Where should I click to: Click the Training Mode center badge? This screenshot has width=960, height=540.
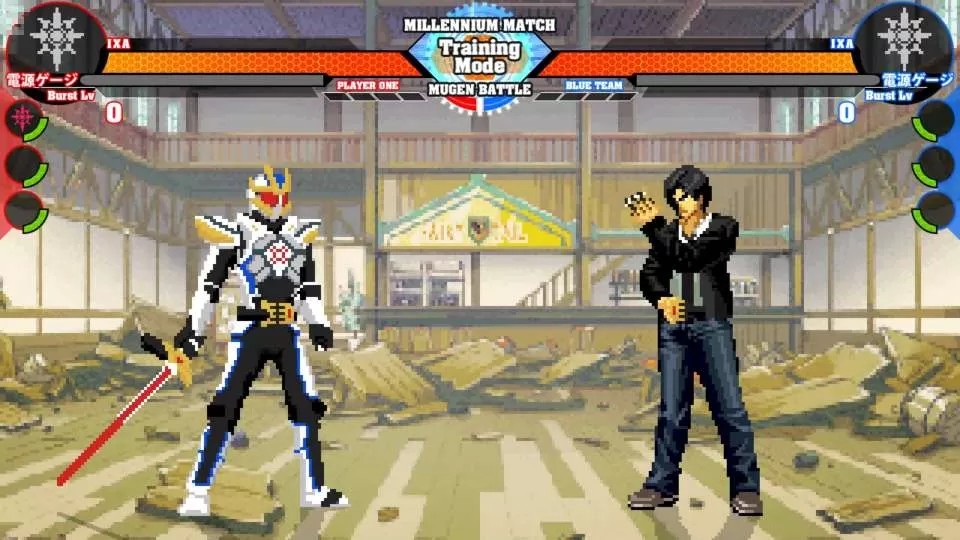(480, 57)
